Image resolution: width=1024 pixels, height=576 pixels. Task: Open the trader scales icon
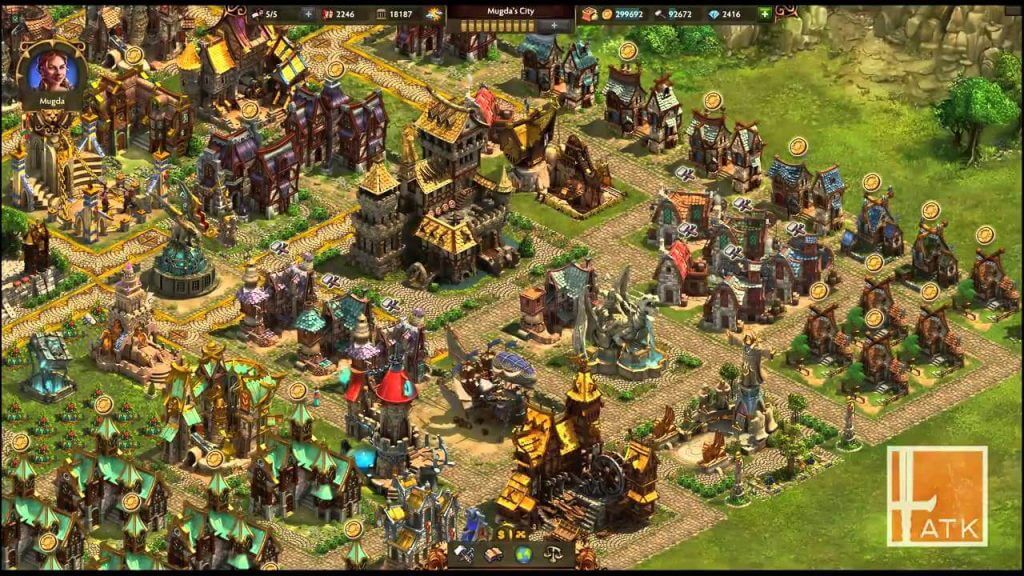click(551, 555)
